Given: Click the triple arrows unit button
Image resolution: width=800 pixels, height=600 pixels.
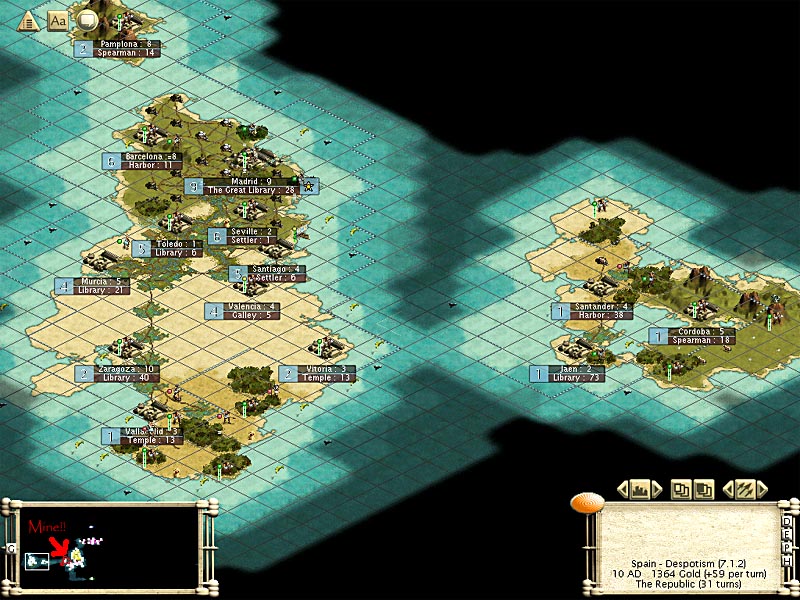Looking at the screenshot, I should click(x=745, y=489).
